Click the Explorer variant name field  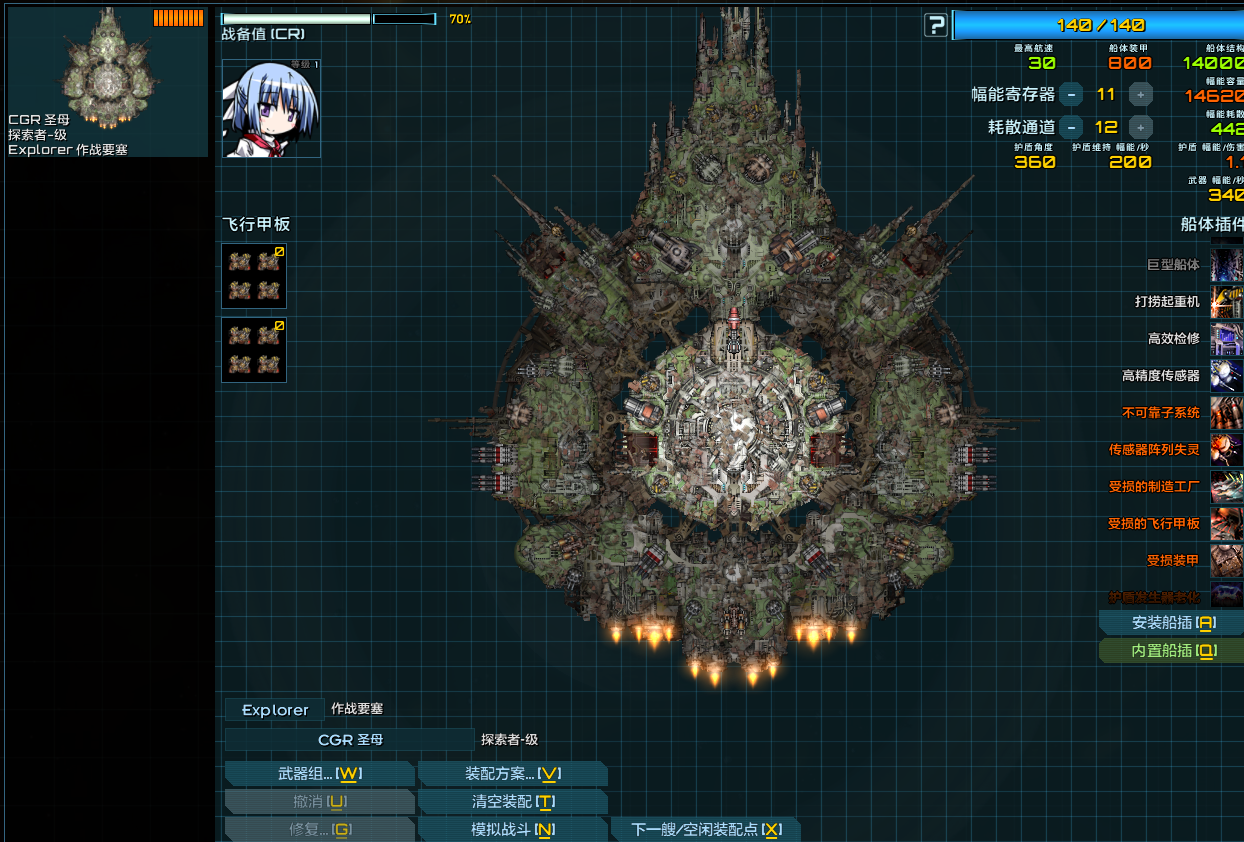(x=275, y=710)
